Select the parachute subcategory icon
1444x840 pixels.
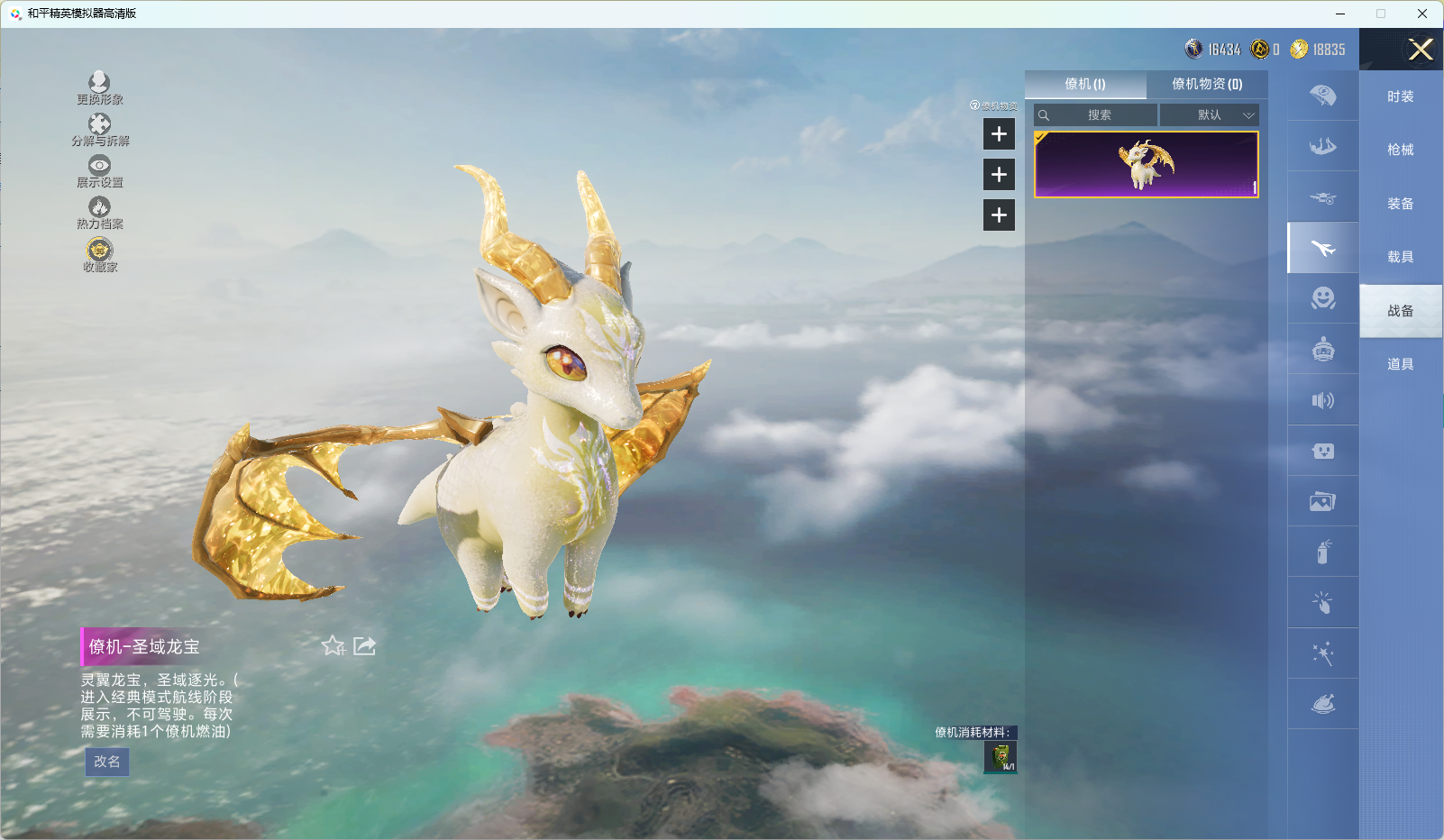(x=1322, y=96)
